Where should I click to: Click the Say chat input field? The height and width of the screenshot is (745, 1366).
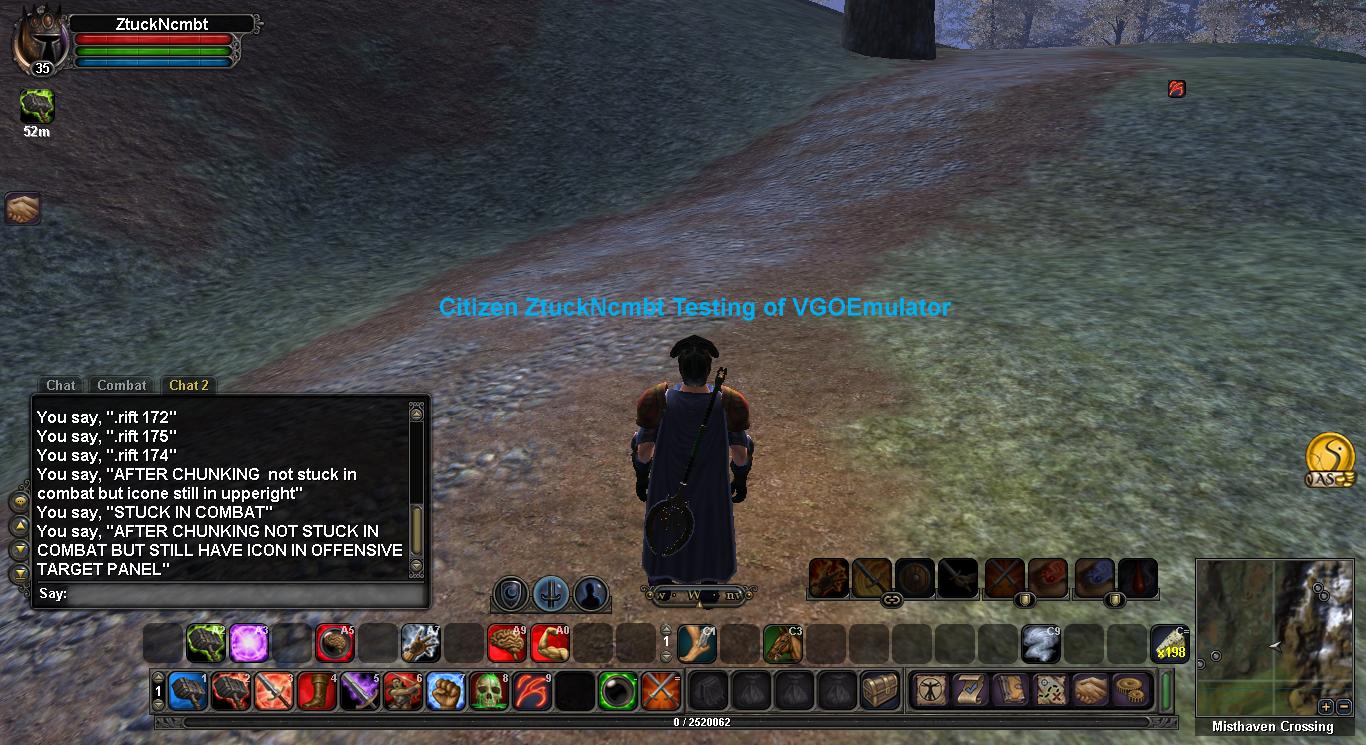pyautogui.click(x=245, y=594)
